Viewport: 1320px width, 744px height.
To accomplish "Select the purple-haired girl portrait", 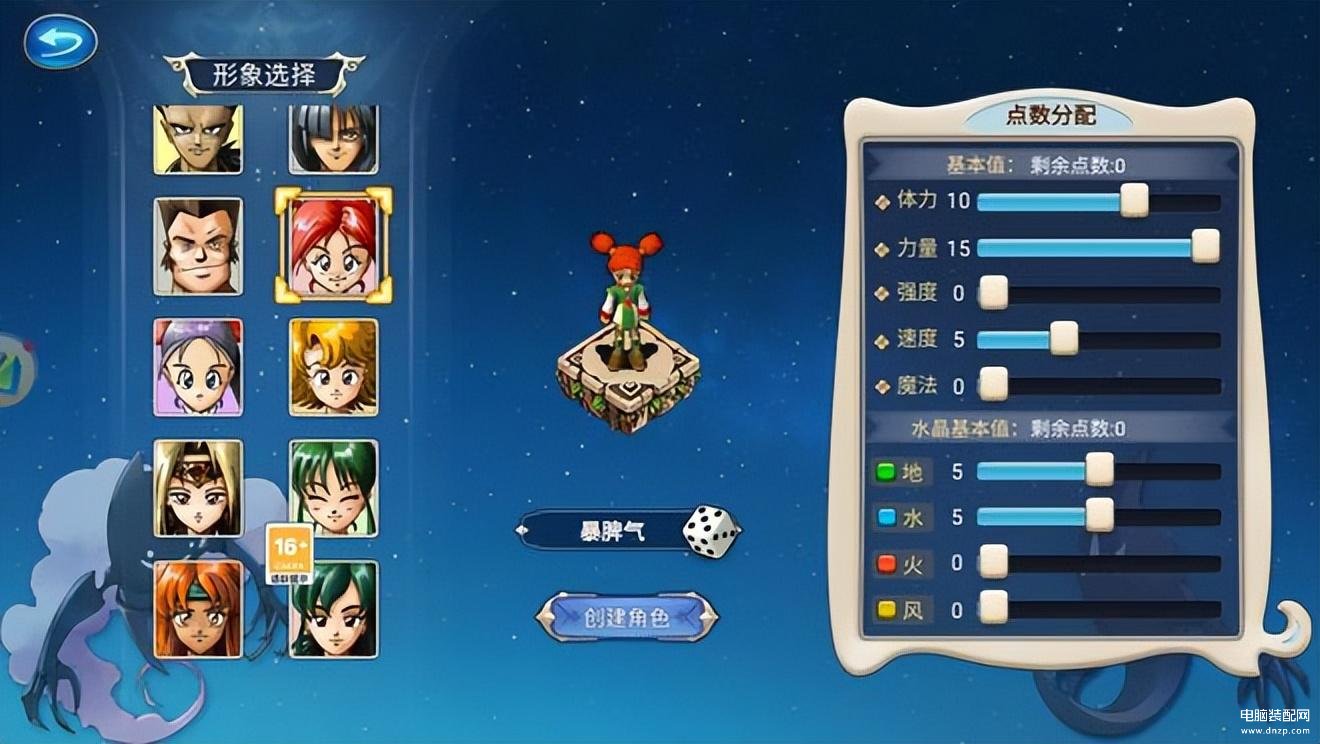I will pyautogui.click(x=197, y=365).
